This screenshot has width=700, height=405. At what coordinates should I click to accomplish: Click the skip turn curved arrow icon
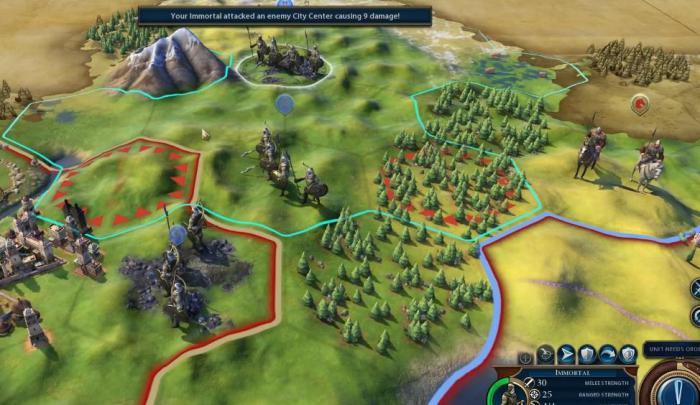[x=607, y=354]
